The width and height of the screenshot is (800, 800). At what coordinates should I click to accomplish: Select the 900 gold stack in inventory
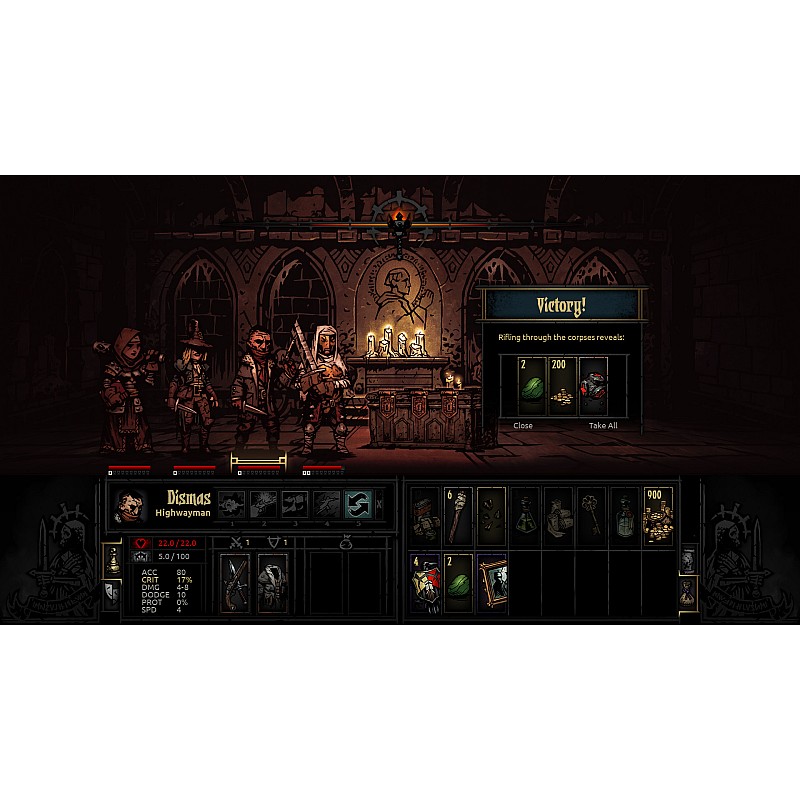658,517
